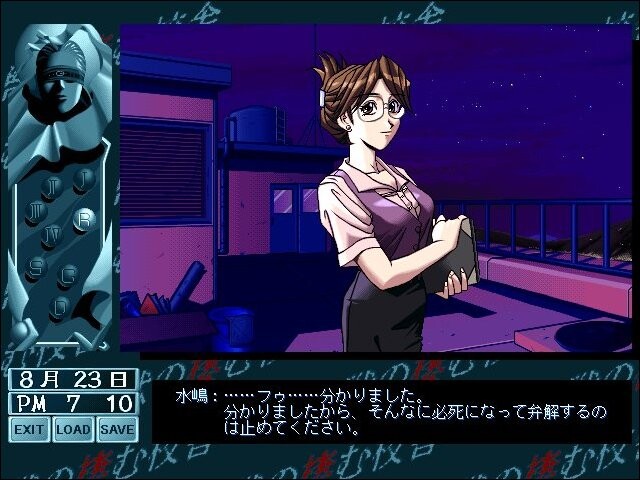Click the EXIT button
640x480 pixels.
[x=30, y=430]
